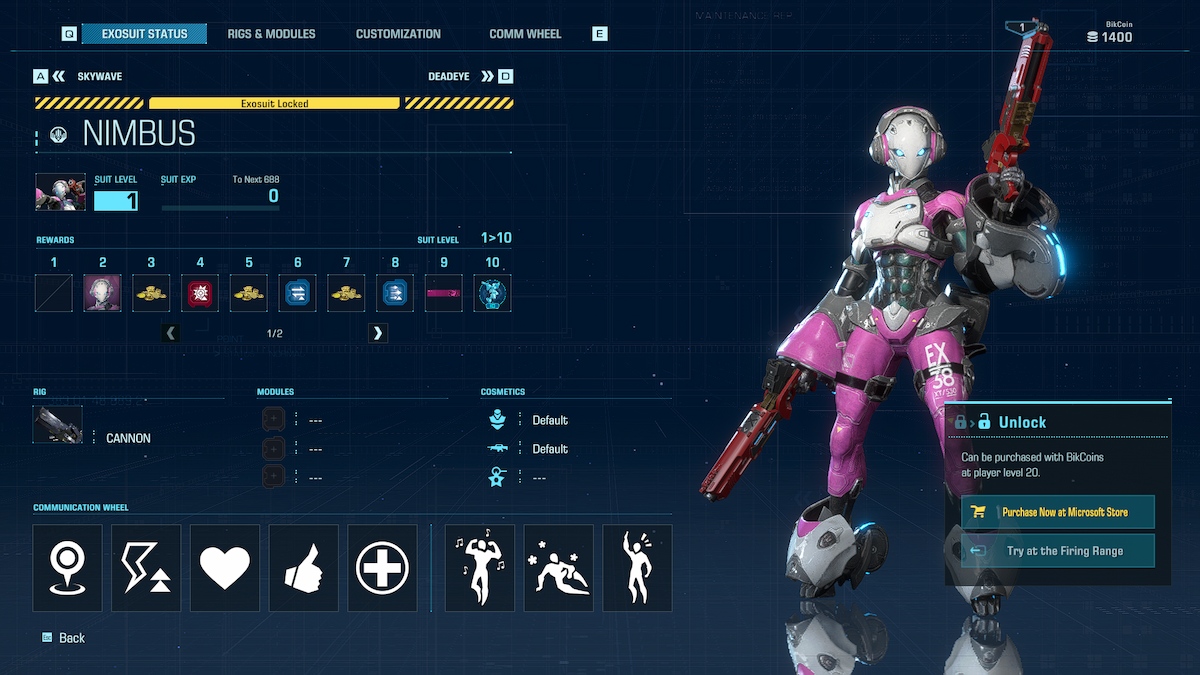Select the Comm Wheel tab

click(x=525, y=34)
